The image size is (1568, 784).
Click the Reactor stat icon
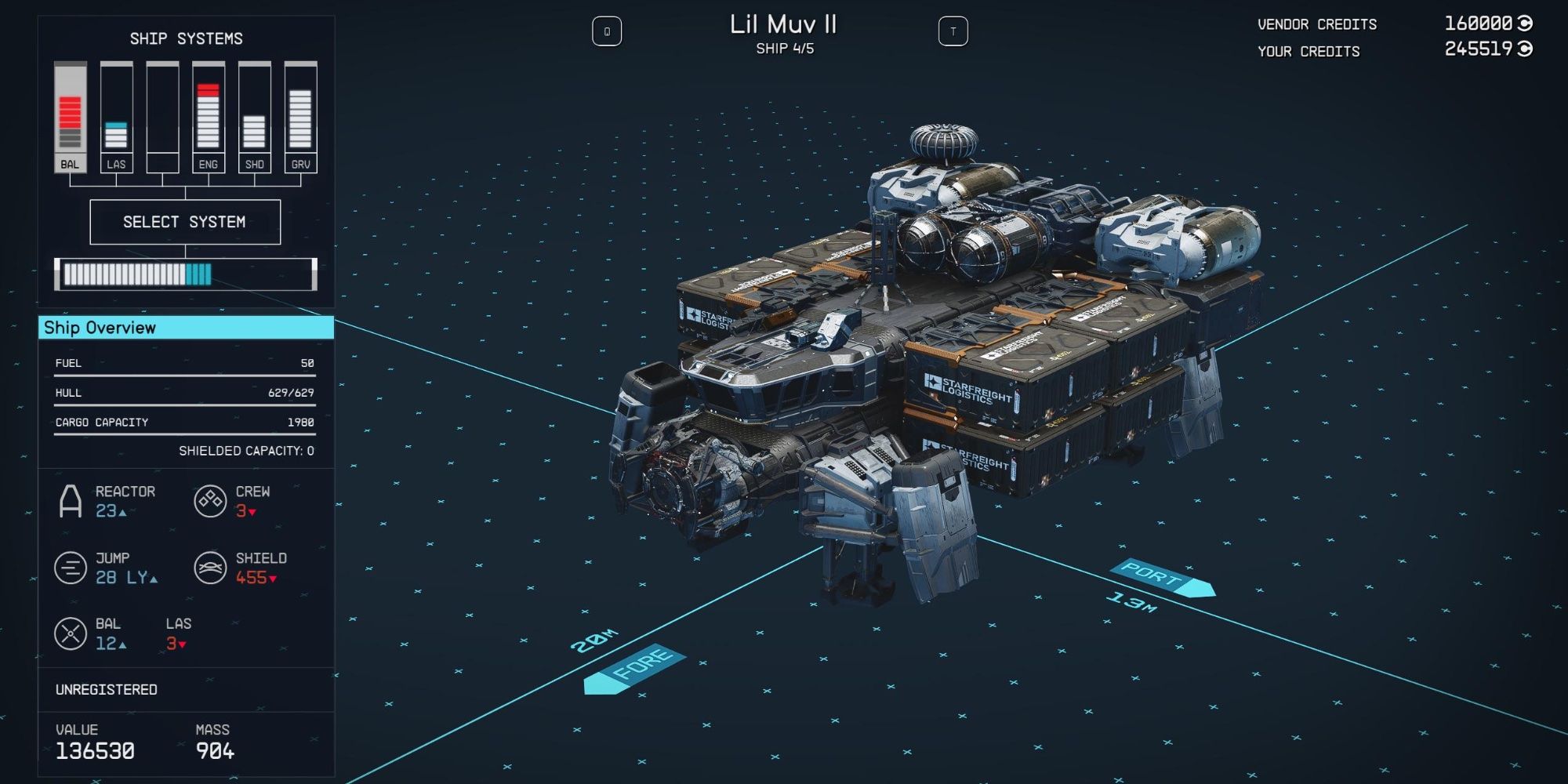71,502
